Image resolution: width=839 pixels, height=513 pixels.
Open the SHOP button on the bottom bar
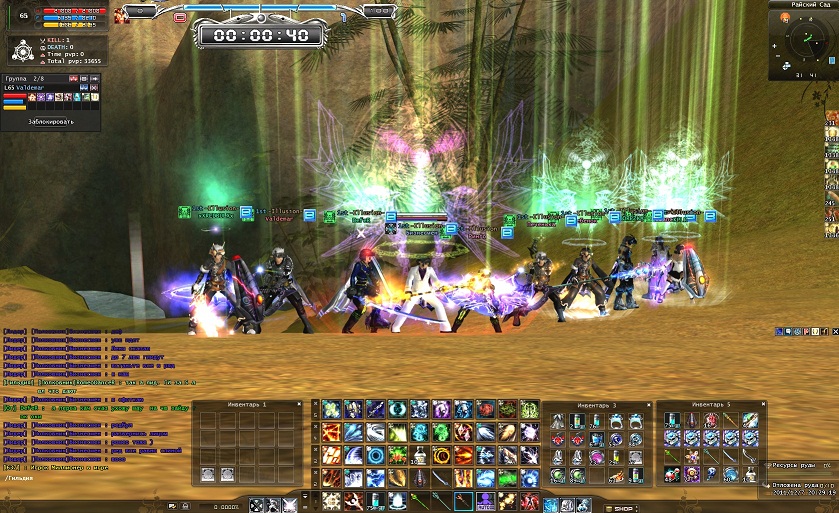pos(623,507)
